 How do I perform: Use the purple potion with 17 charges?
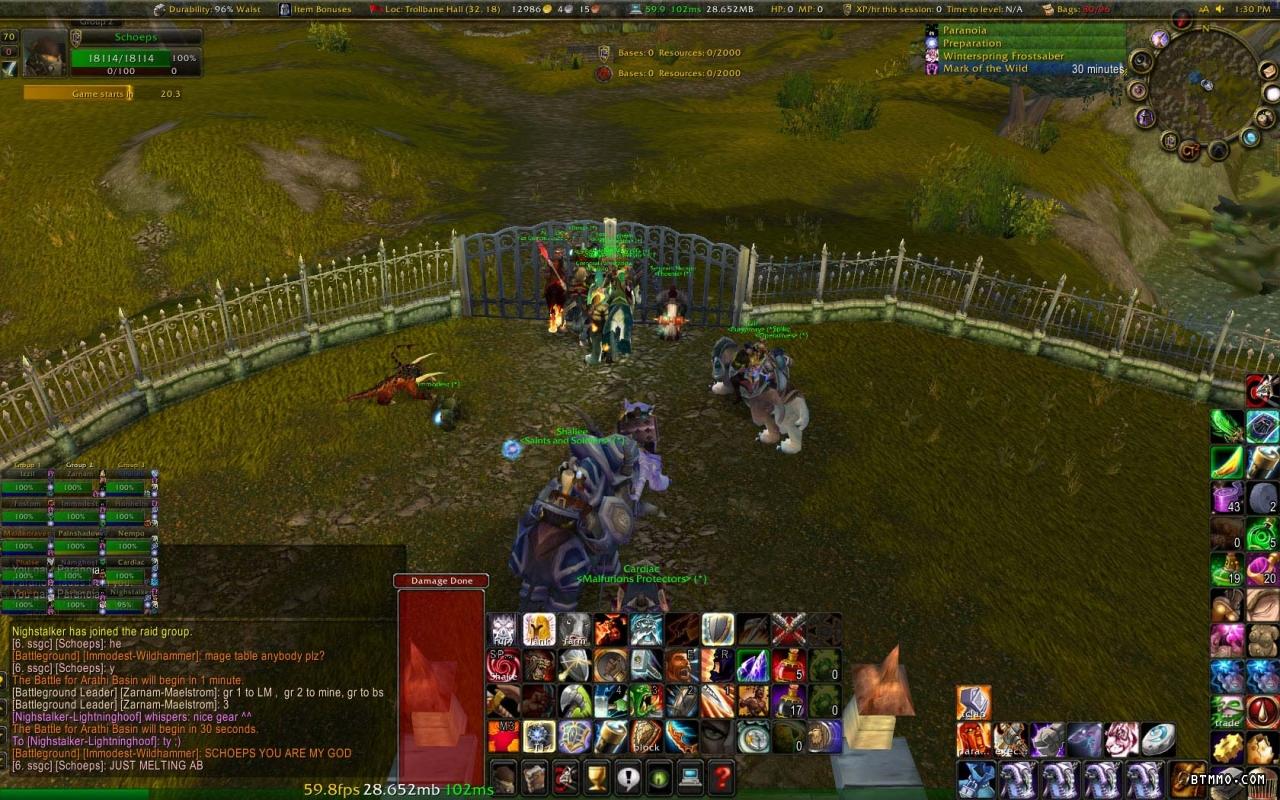pyautogui.click(x=789, y=701)
